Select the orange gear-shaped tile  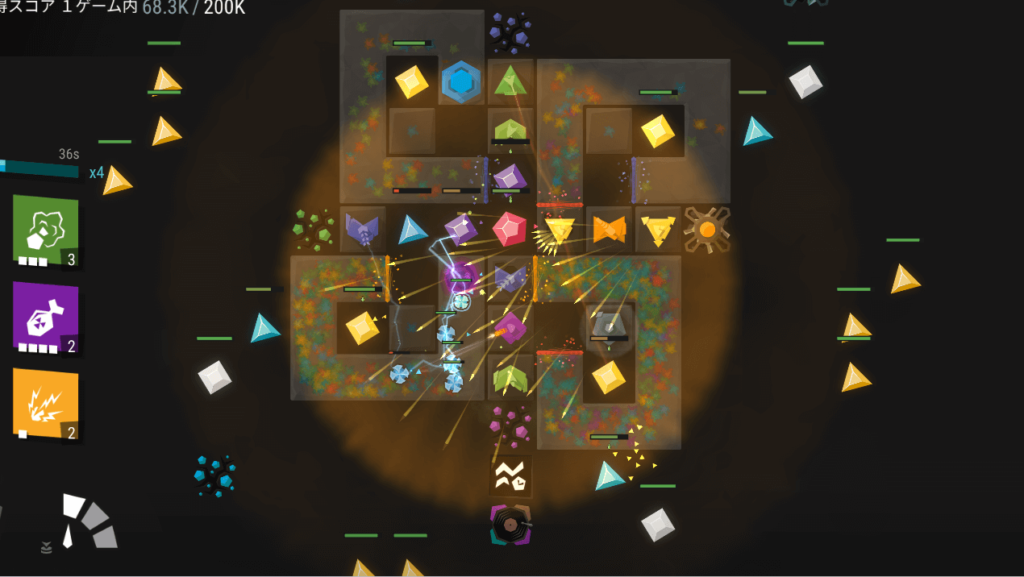[x=706, y=230]
